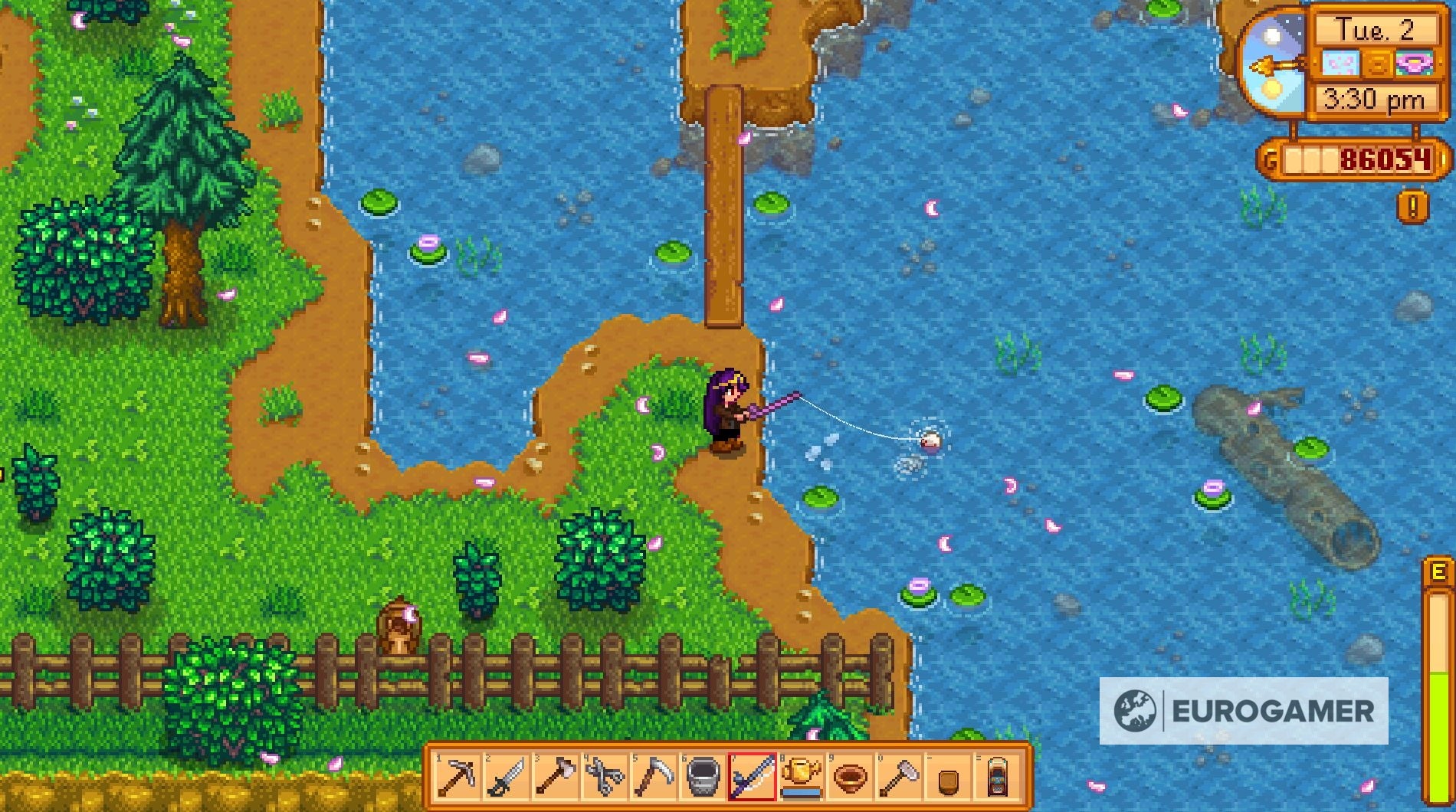This screenshot has height=812, width=1456.
Task: Open the journal via the exclamation icon
Action: [x=1412, y=205]
